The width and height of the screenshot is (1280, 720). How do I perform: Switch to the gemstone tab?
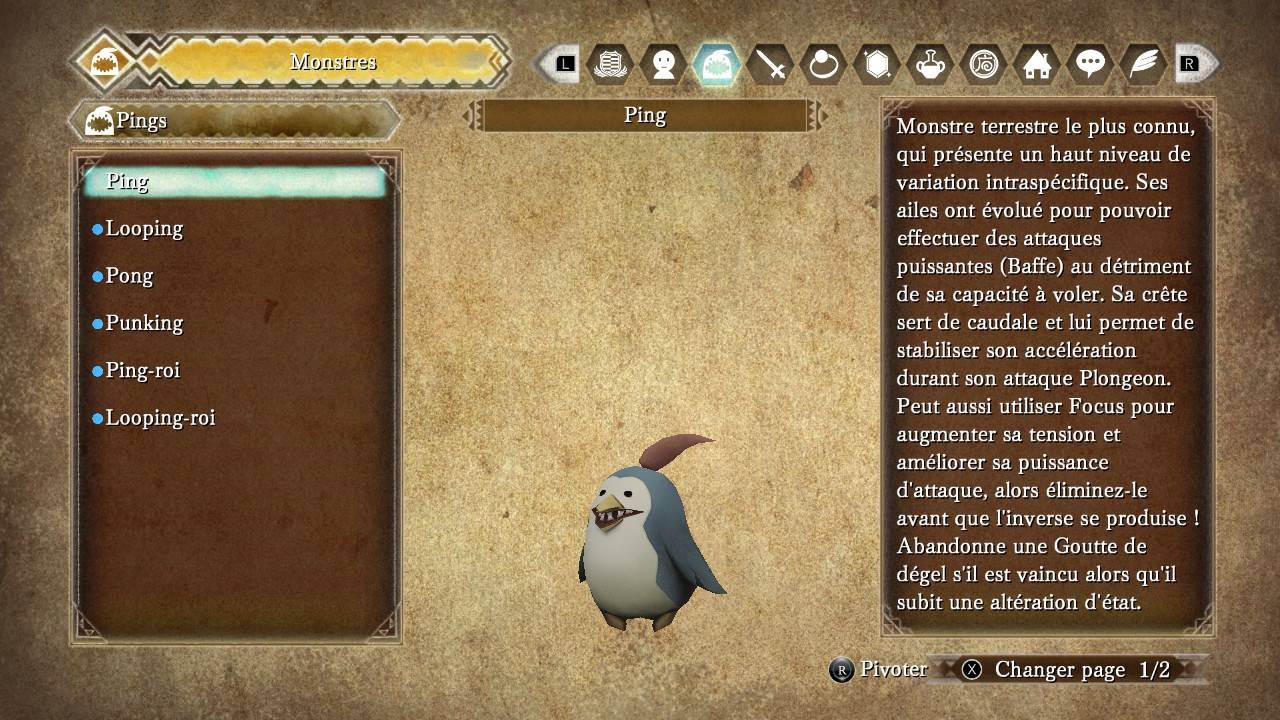point(877,65)
